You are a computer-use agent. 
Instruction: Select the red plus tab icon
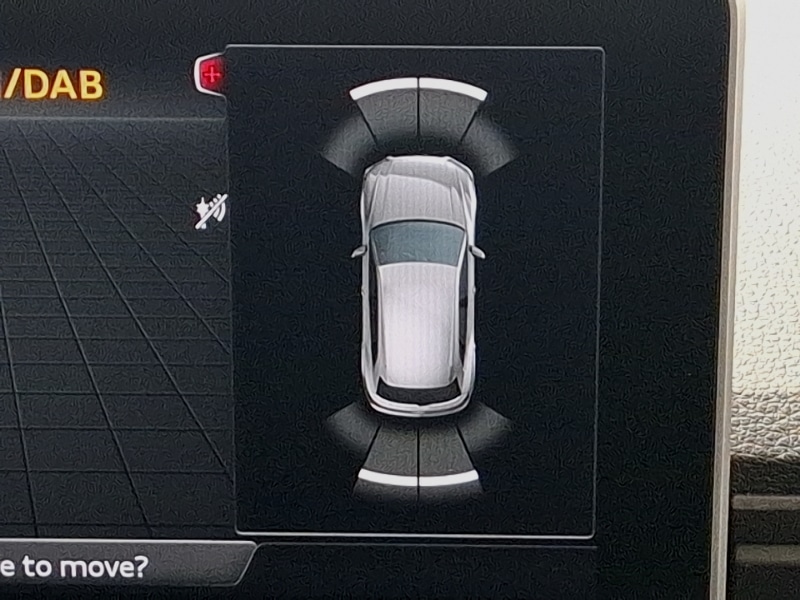tap(210, 74)
